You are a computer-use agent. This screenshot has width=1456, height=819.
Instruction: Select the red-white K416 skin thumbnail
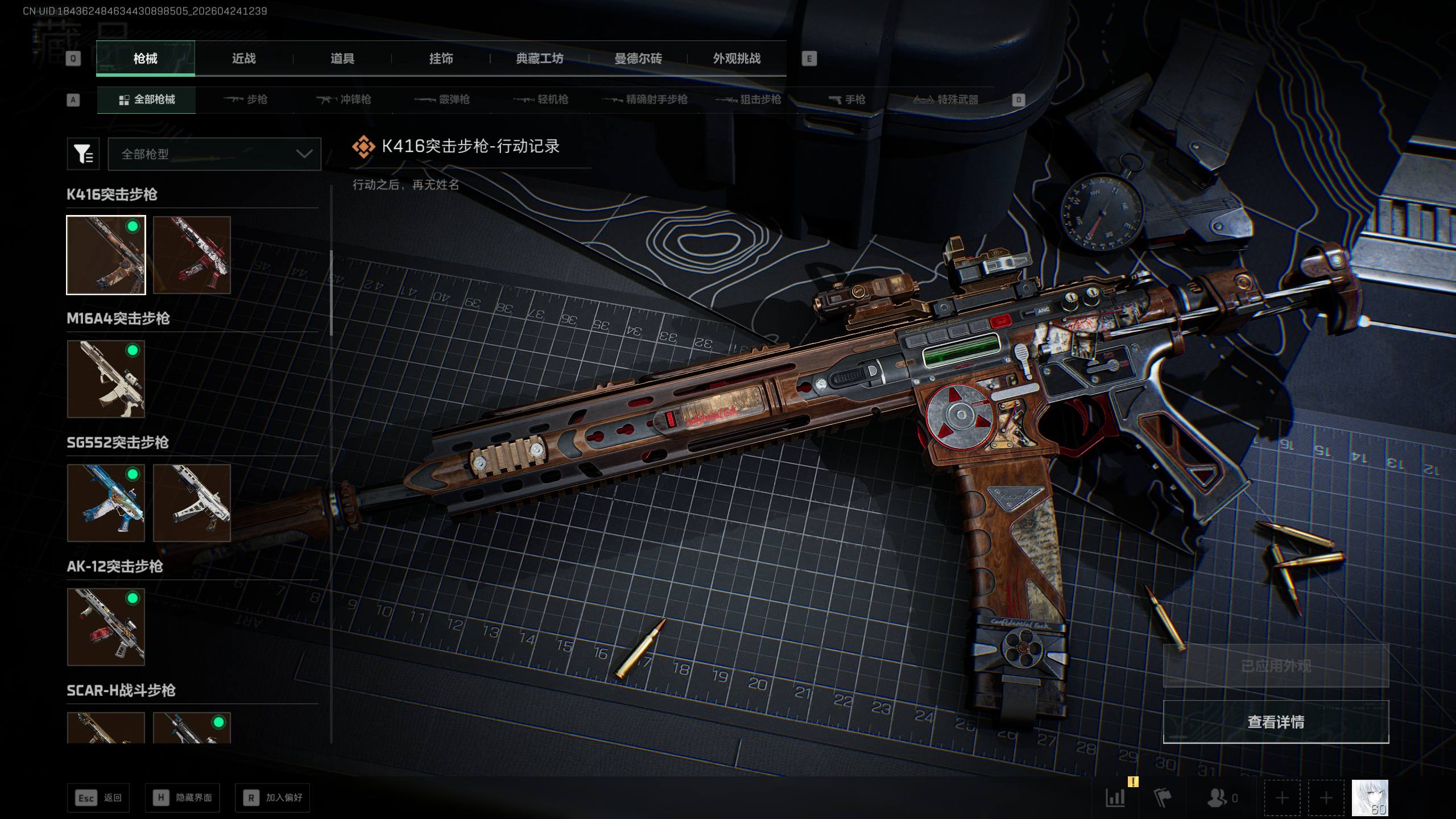click(x=192, y=255)
